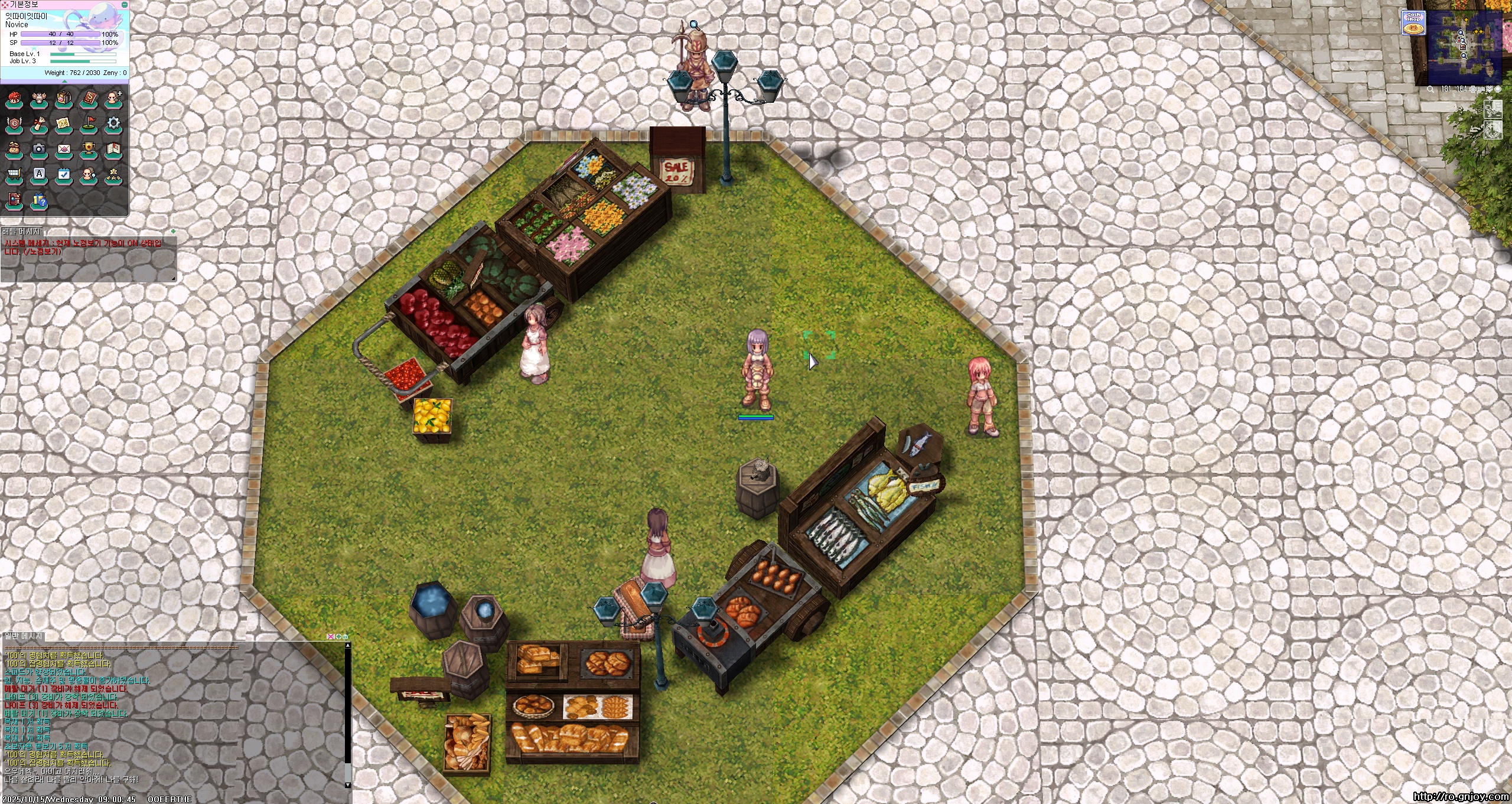
Task: Open the gift box with question mark
Action: [x=39, y=201]
